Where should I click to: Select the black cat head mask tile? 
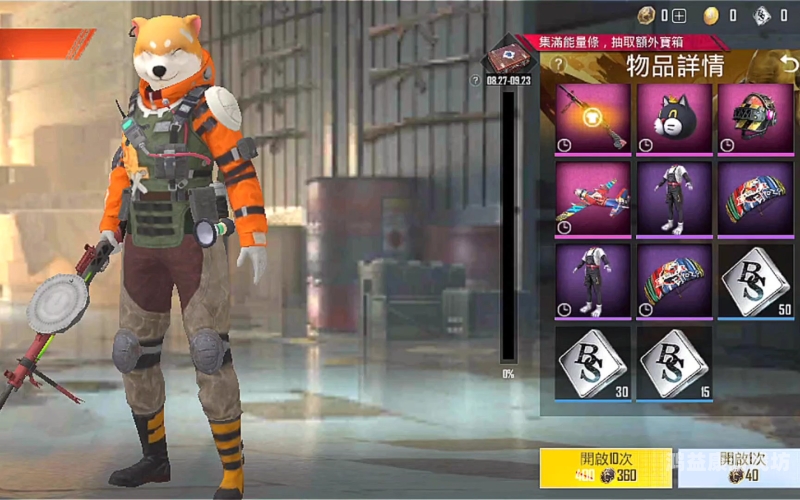coord(674,119)
